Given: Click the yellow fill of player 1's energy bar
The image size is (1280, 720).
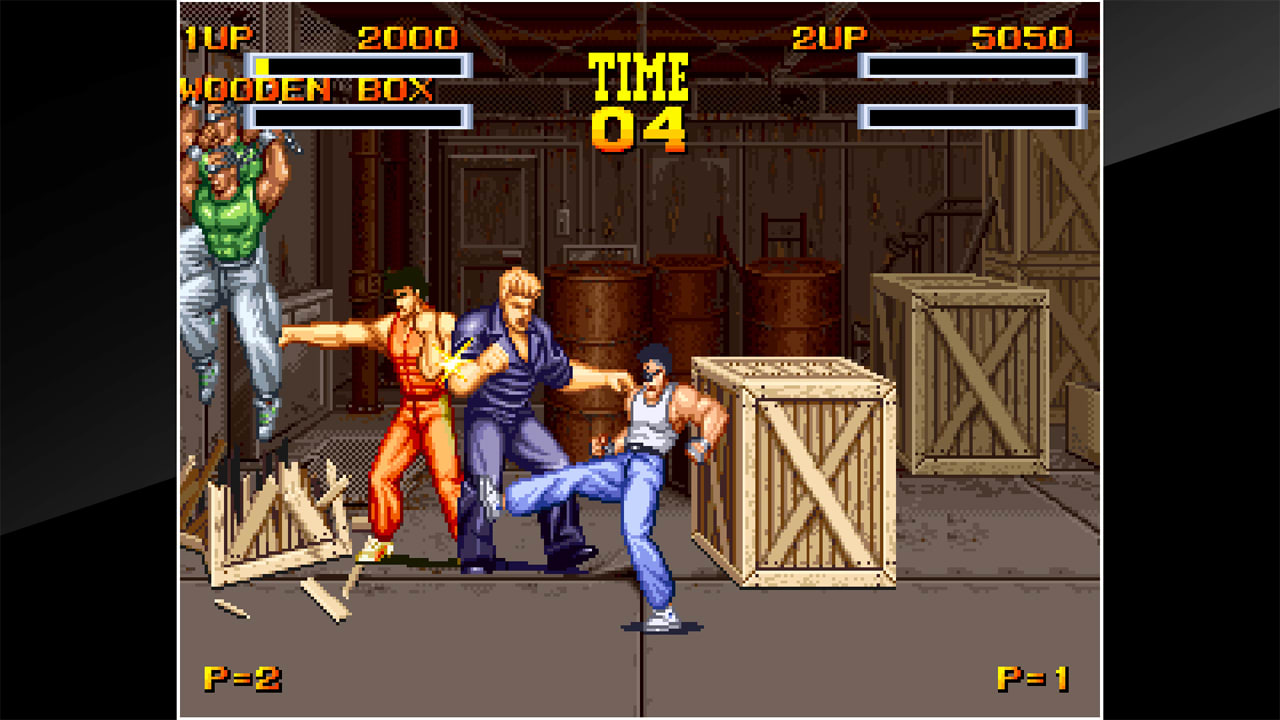Looking at the screenshot, I should pyautogui.click(x=262, y=66).
